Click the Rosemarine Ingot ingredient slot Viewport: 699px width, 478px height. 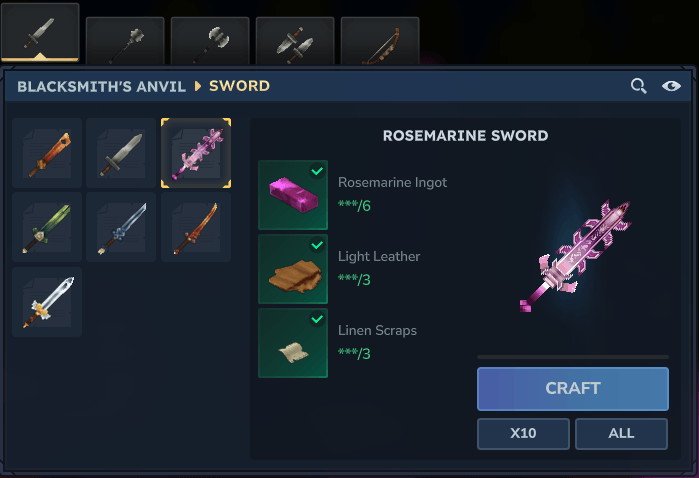tap(293, 195)
